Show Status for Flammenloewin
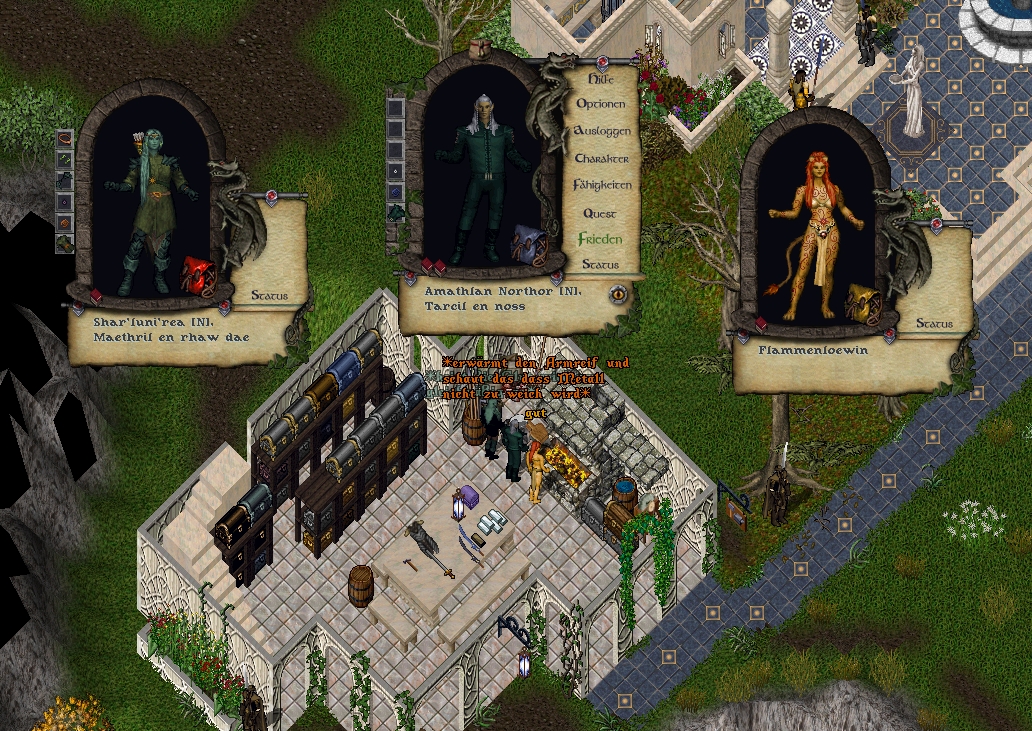This screenshot has height=731, width=1032. click(934, 324)
